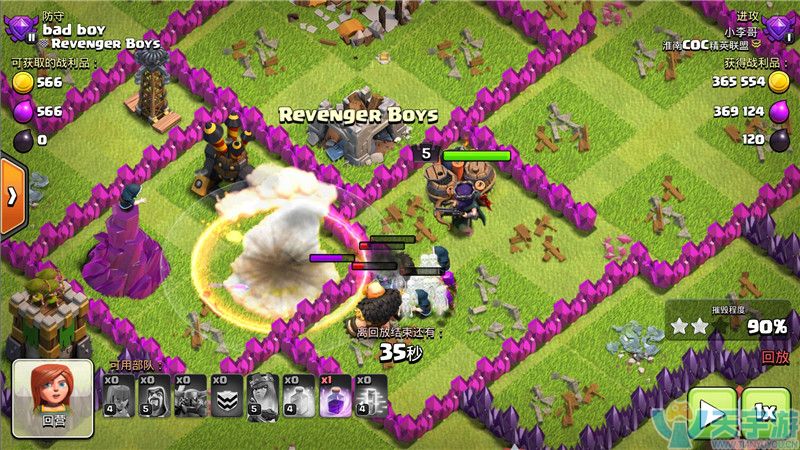Choose the clan castle chevron badge slot

(227, 396)
